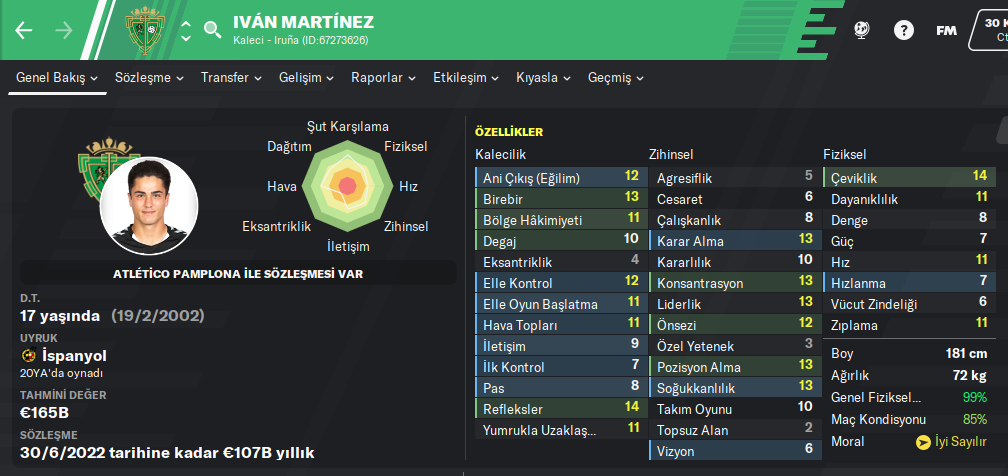The width and height of the screenshot is (1008, 476).
Task: Click the player switcher up/down arrows
Action: point(186,30)
